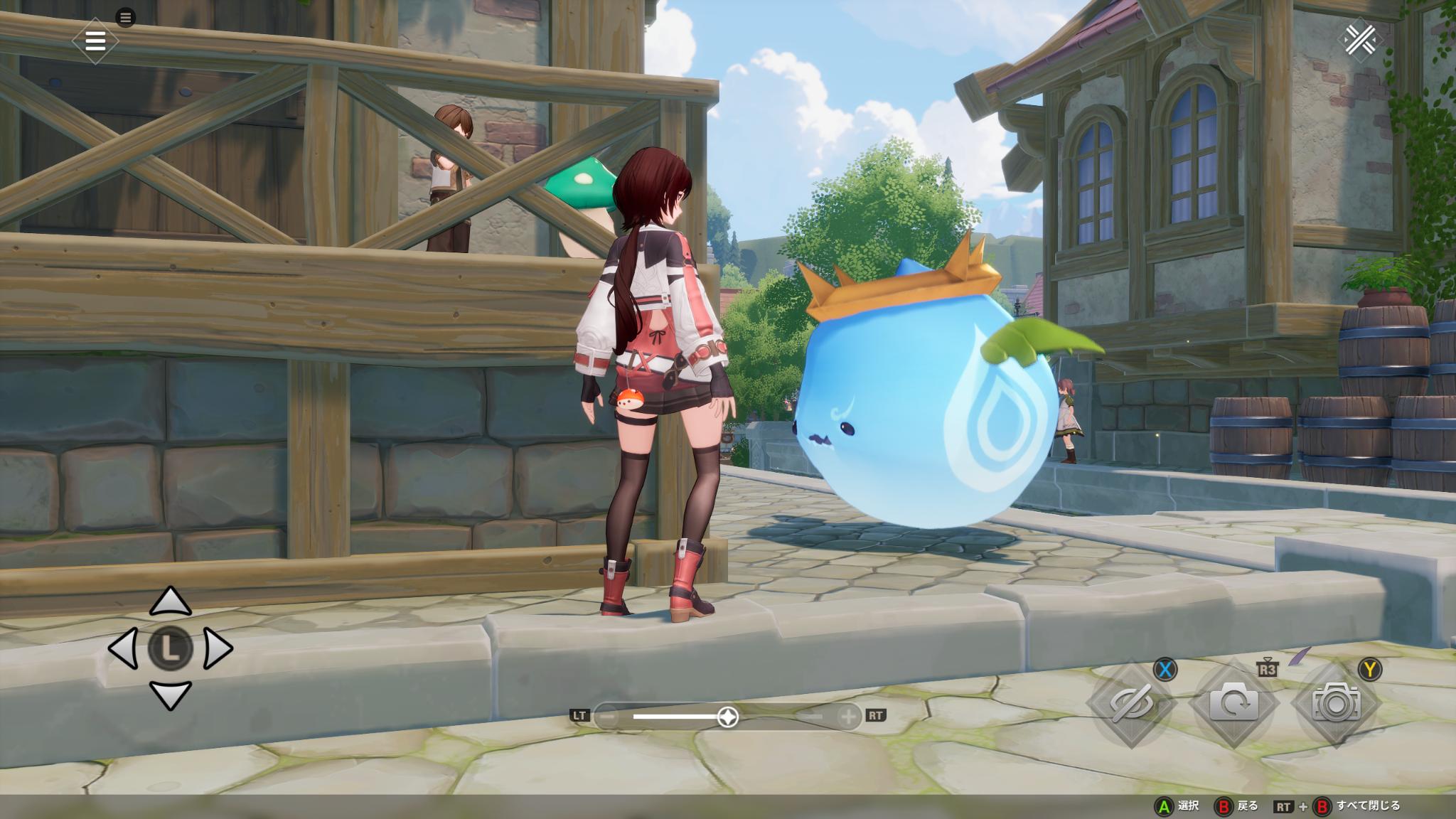Click the down arrow of the movement pad
Viewport: 1456px width, 819px height.
click(x=171, y=695)
